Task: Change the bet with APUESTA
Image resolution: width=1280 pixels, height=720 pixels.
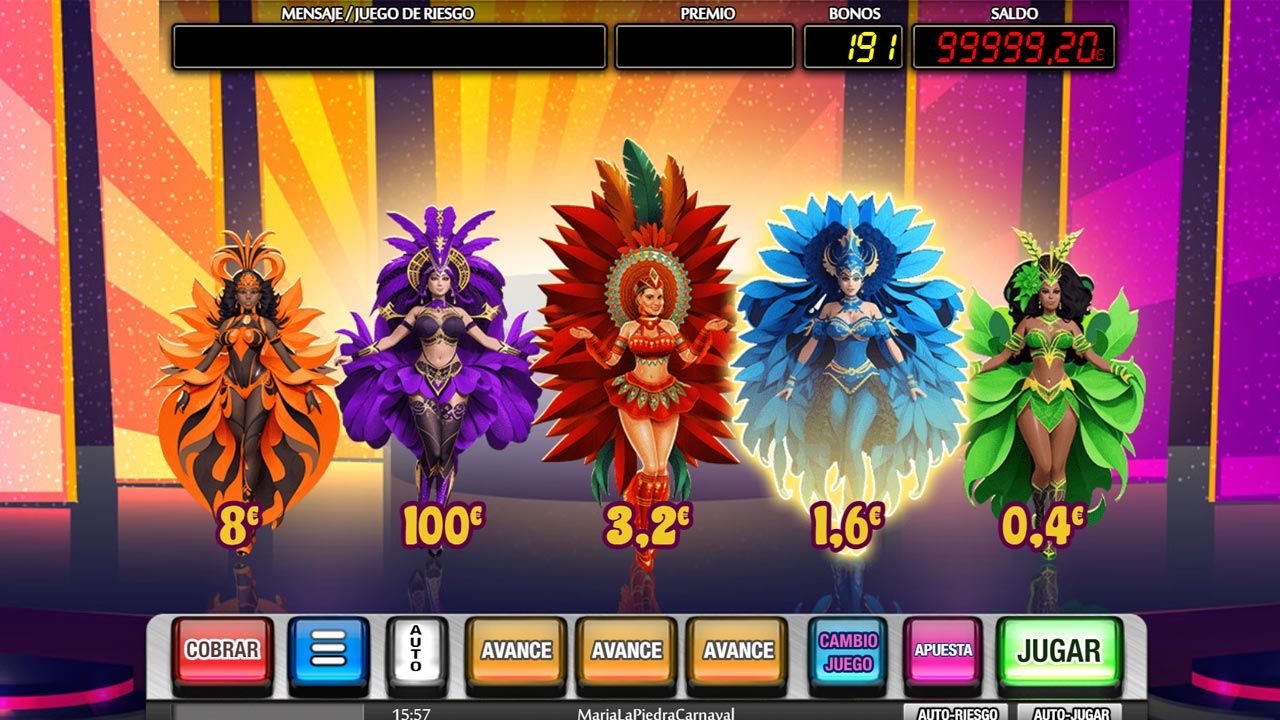Action: pyautogui.click(x=943, y=650)
